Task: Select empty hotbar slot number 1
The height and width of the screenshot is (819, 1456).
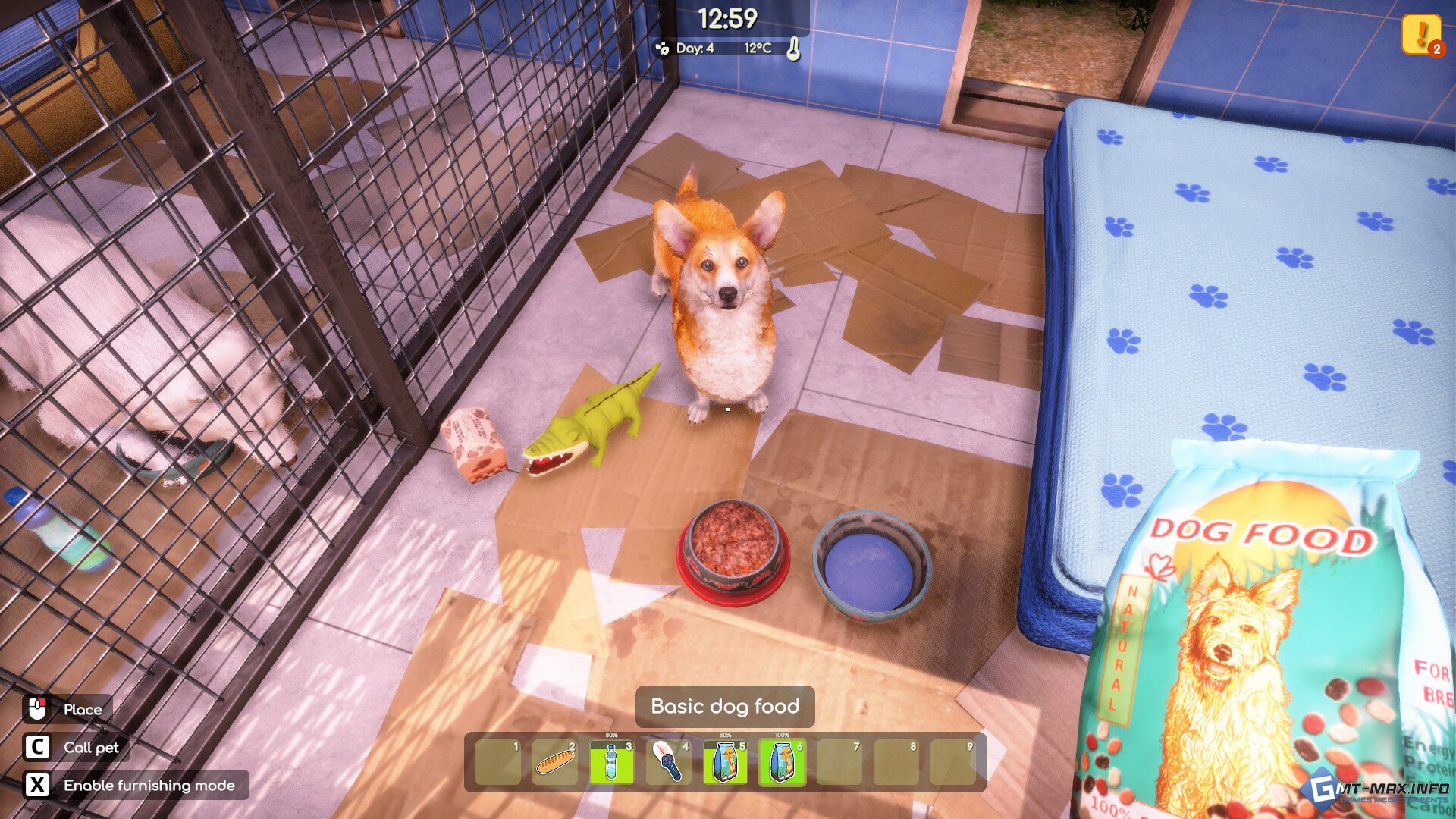Action: click(x=497, y=762)
